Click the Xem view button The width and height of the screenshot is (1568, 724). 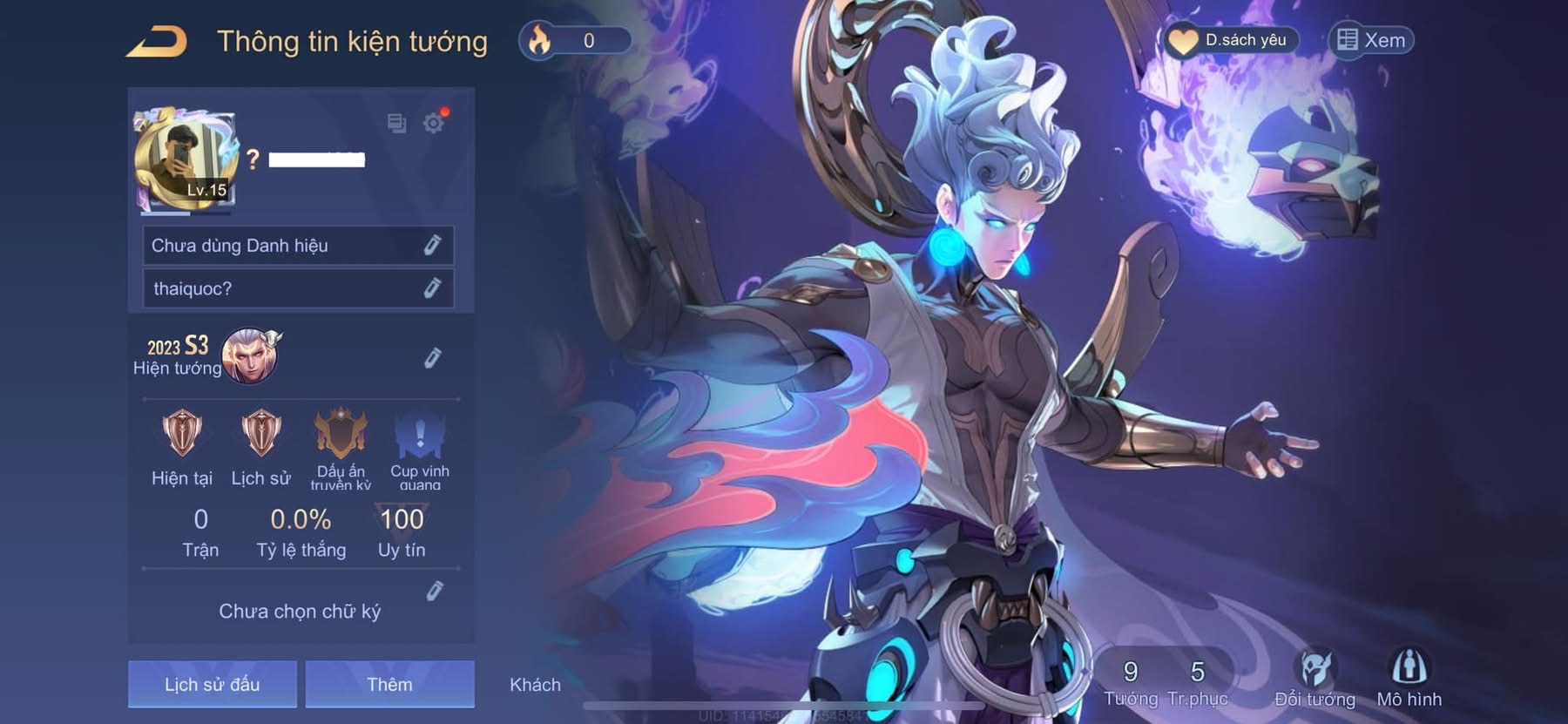click(x=1371, y=40)
